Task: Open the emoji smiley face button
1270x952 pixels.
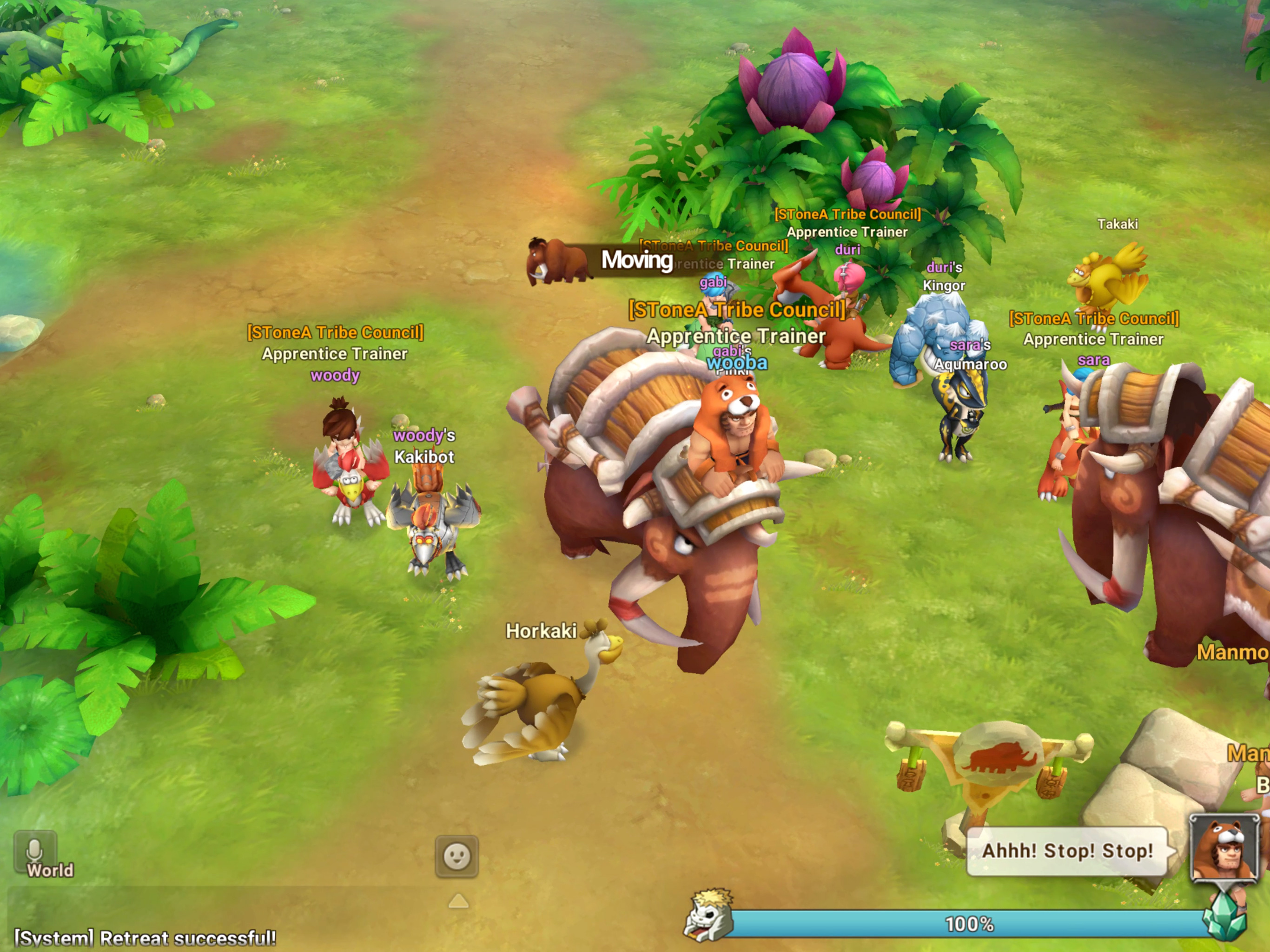Action: click(x=456, y=857)
